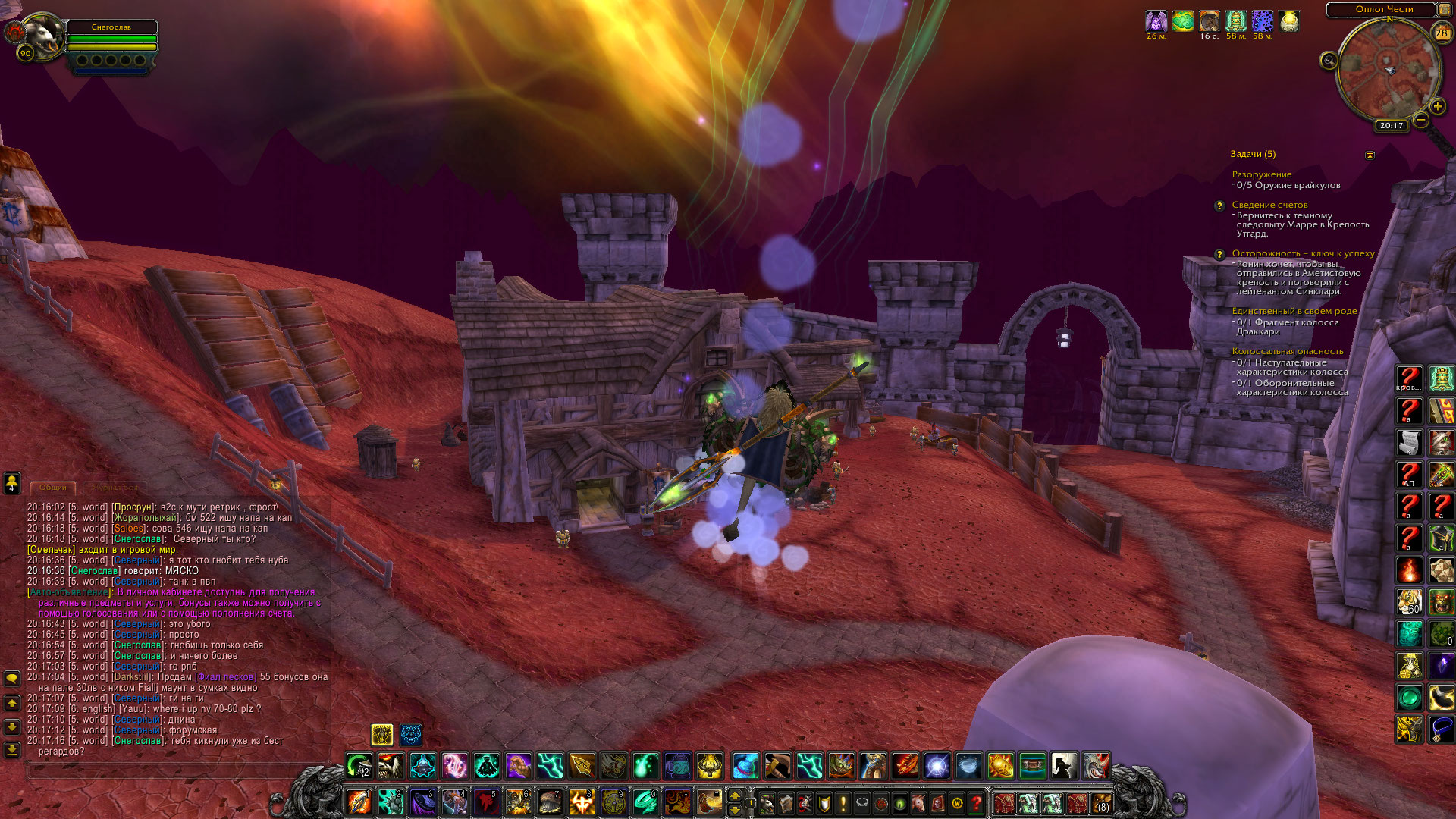Collapse the Задачи quest tracker
1456x819 pixels.
coord(1370,155)
